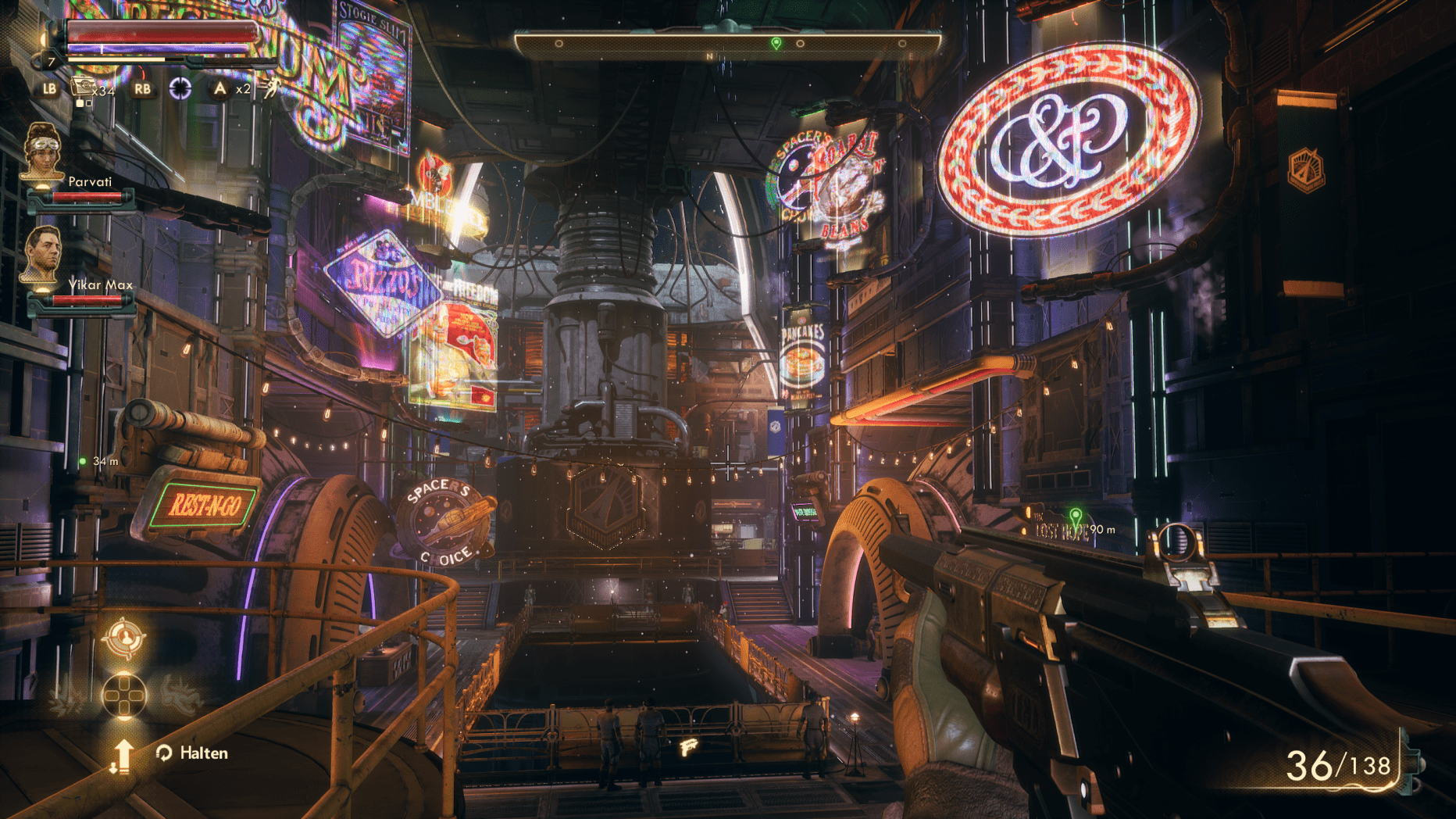Screen dimensions: 1456x819
Task: Click the Halten companion command arrow icon
Action: point(122,756)
